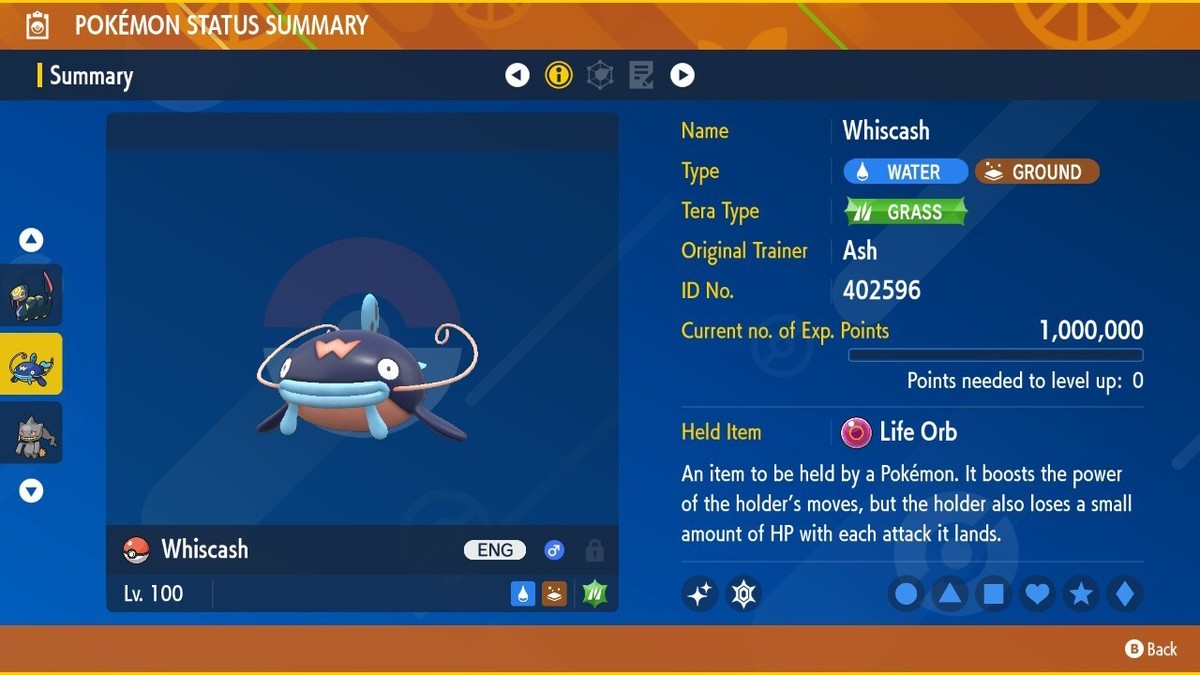The width and height of the screenshot is (1200, 675).
Task: Toggle the diamond marking
Action: tap(1124, 594)
